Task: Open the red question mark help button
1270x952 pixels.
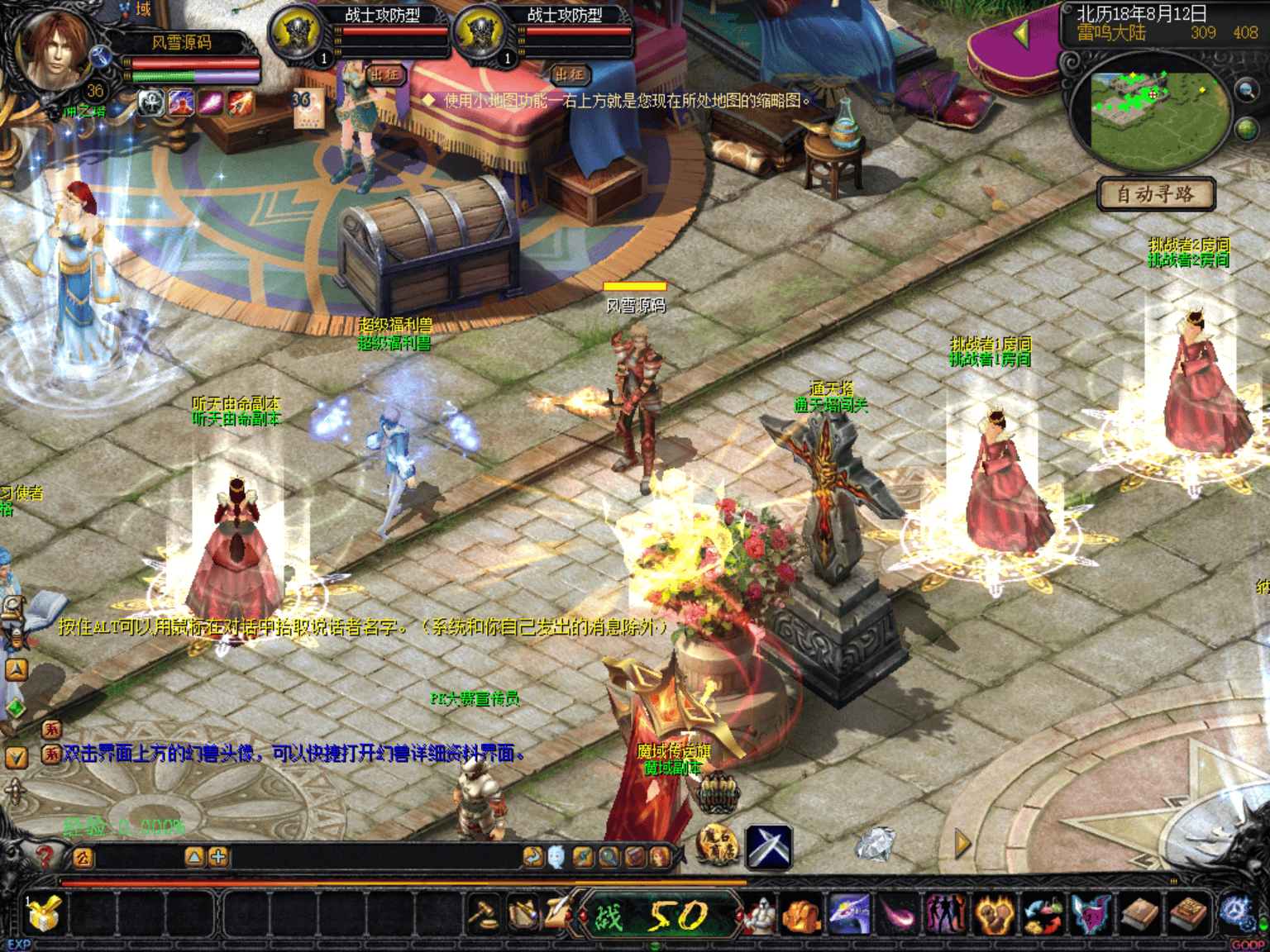Action: [x=44, y=857]
